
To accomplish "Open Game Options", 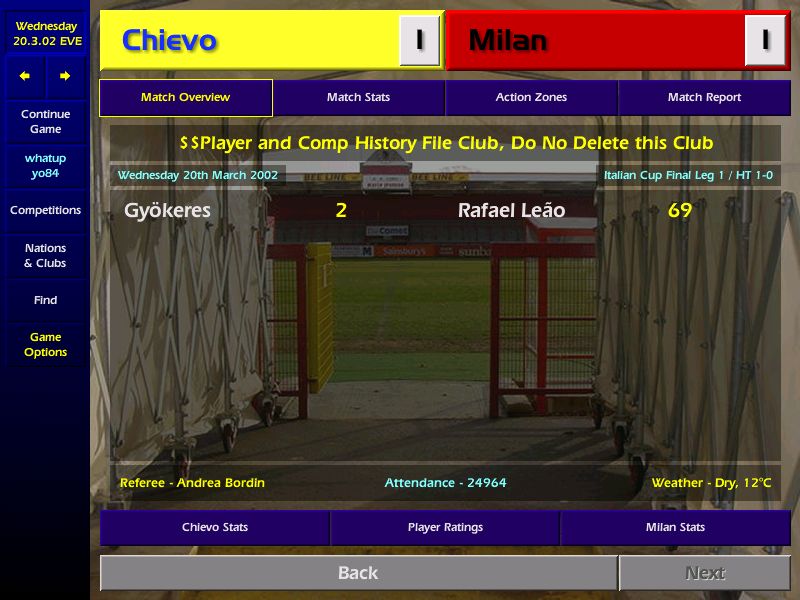I will pos(45,345).
